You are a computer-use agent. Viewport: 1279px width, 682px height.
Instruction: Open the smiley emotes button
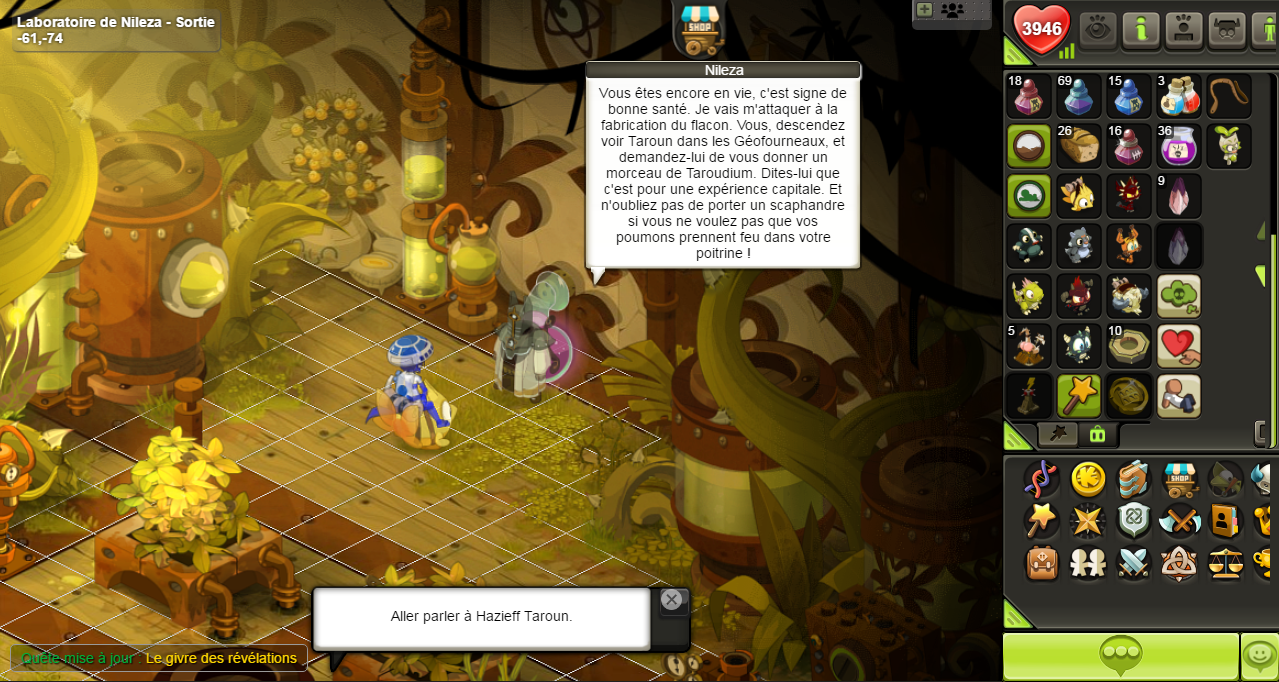pos(1259,656)
